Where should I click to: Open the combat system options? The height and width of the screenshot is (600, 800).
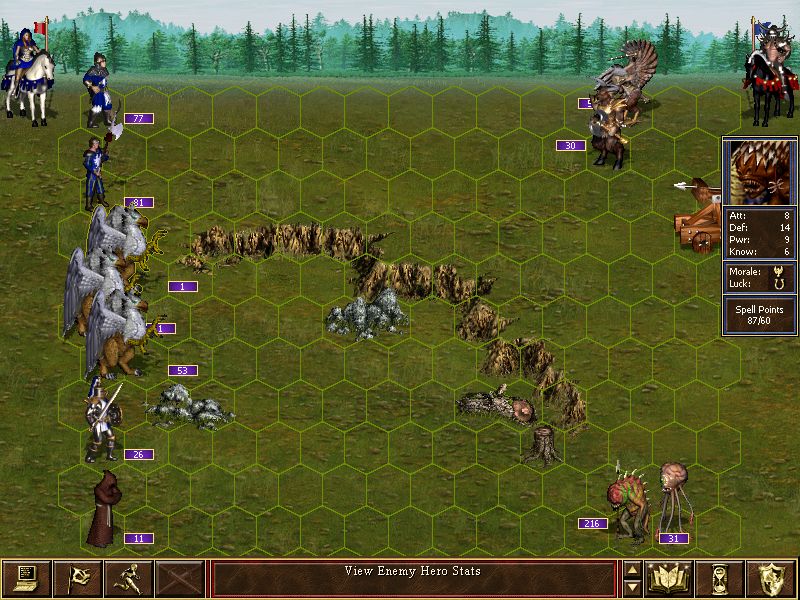[26, 578]
